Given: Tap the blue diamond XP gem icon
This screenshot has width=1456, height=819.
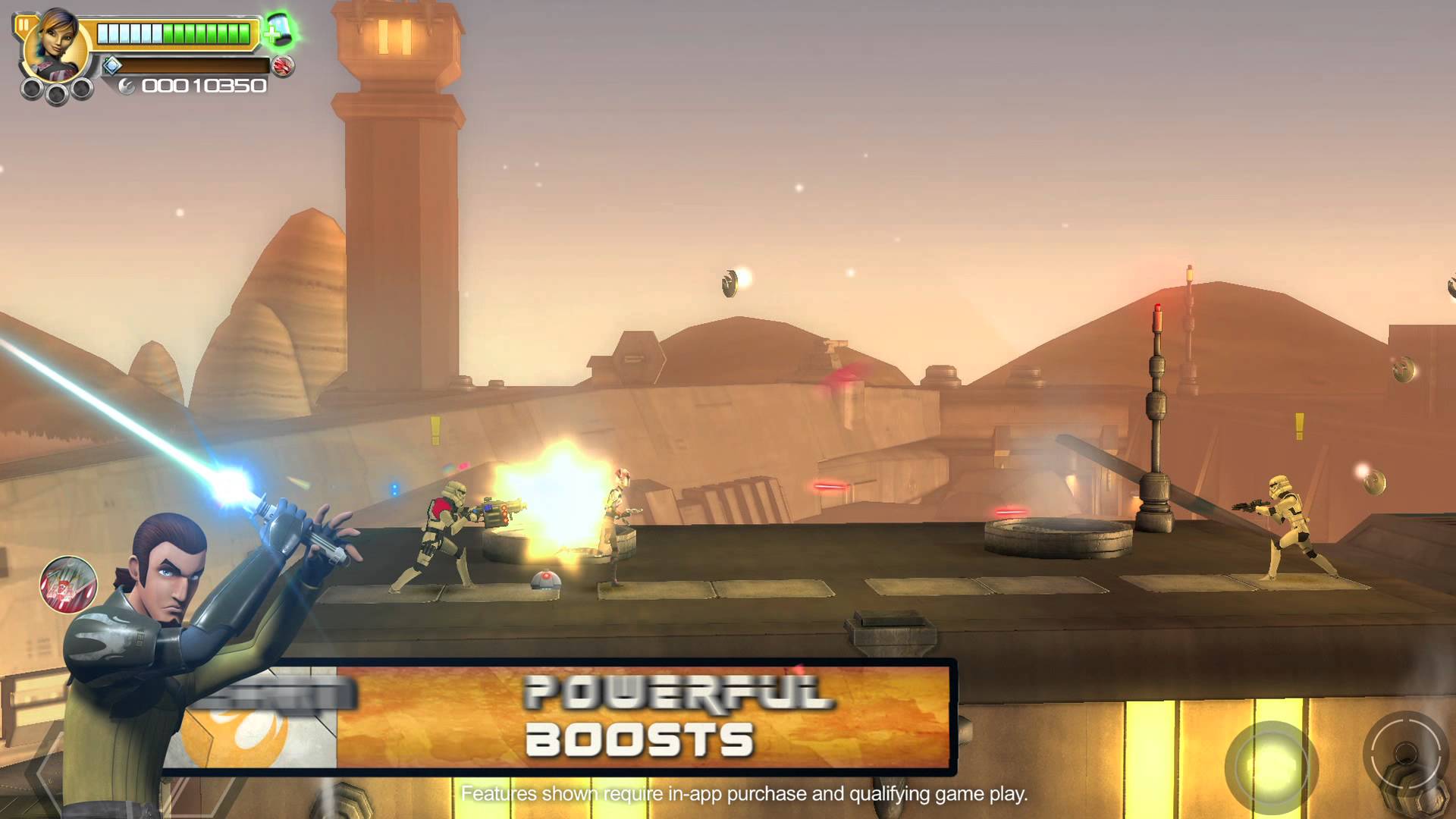Looking at the screenshot, I should 112,67.
